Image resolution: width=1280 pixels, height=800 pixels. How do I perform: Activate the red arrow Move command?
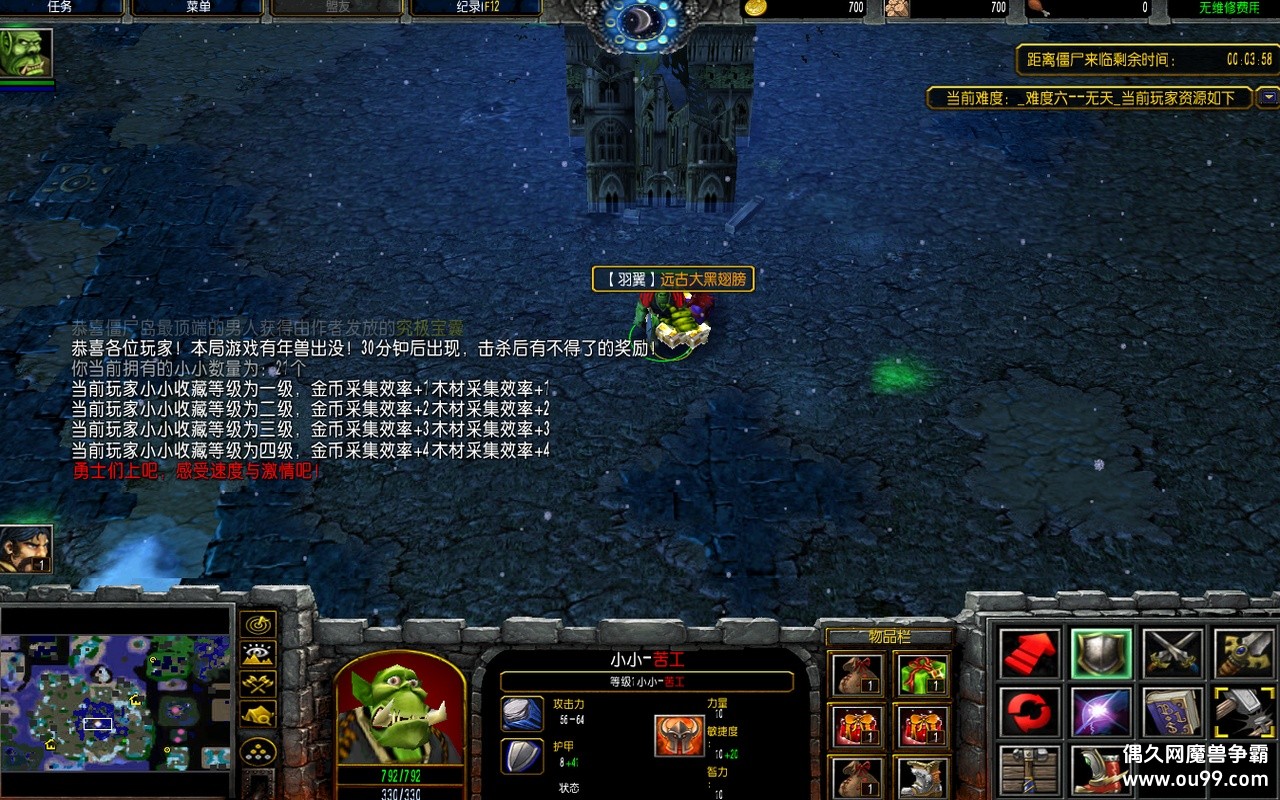click(1029, 653)
